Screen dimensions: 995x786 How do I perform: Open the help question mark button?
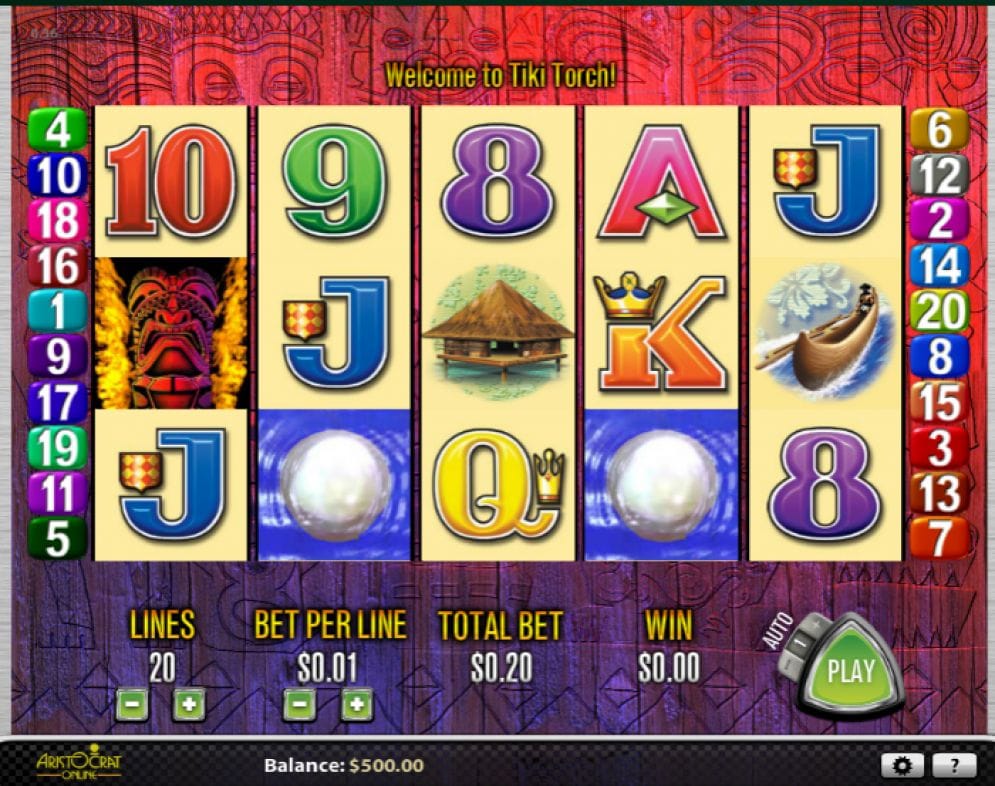(955, 766)
